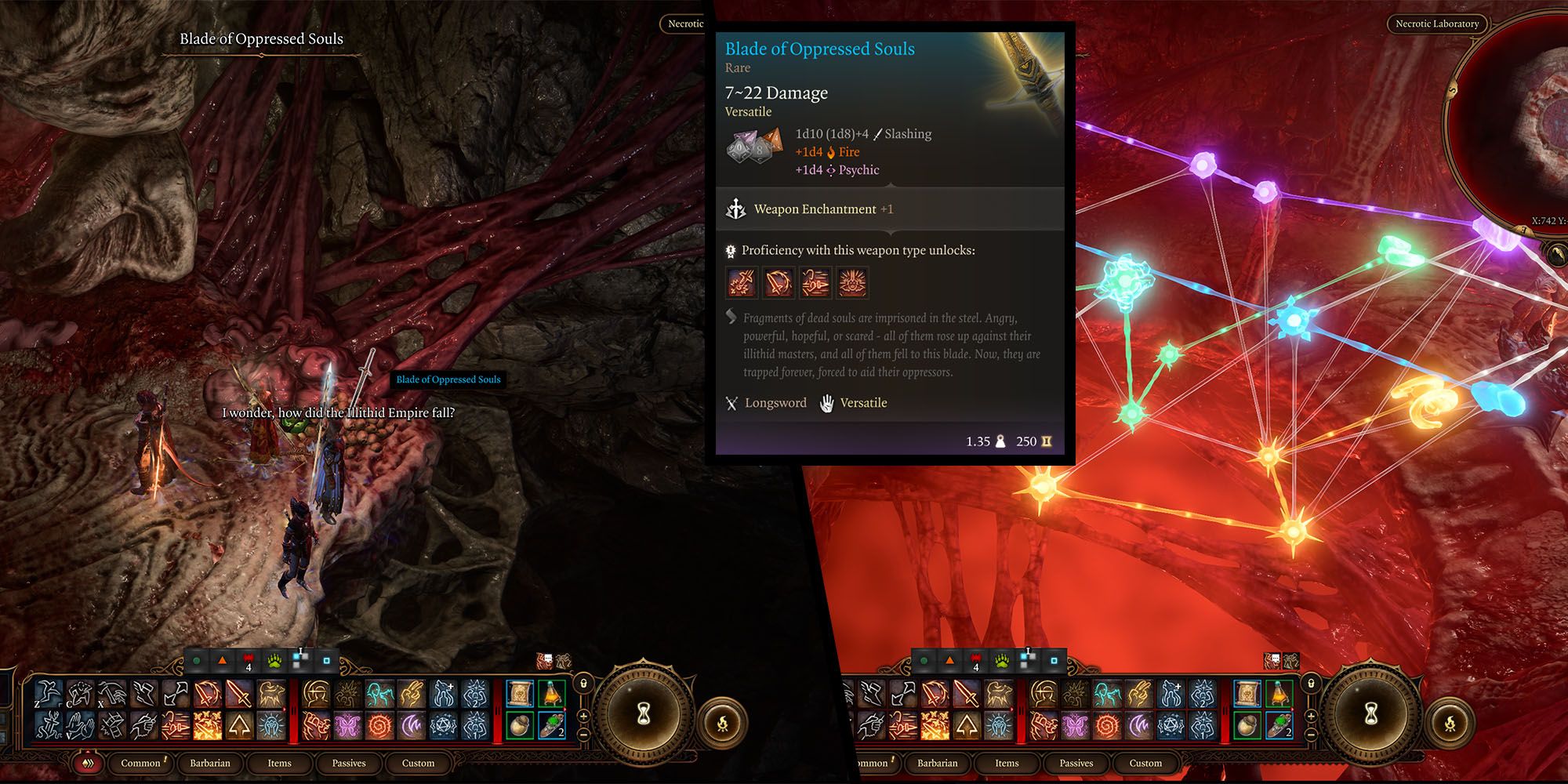Open camp with the campfire button, red laboratory view
1568x784 pixels.
point(1450,724)
